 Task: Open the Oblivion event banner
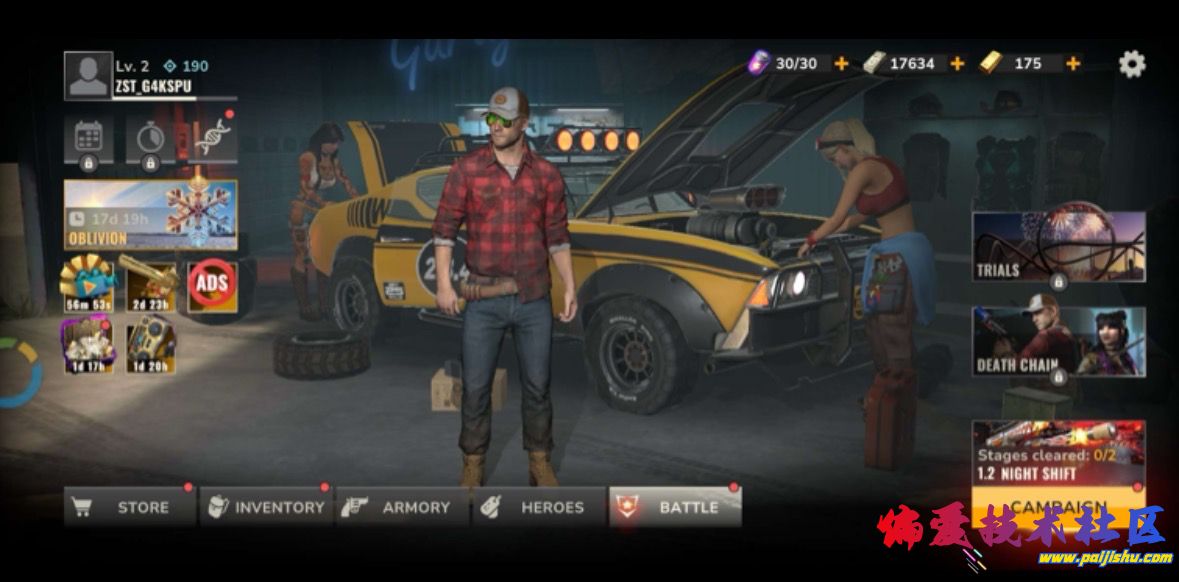pos(151,214)
